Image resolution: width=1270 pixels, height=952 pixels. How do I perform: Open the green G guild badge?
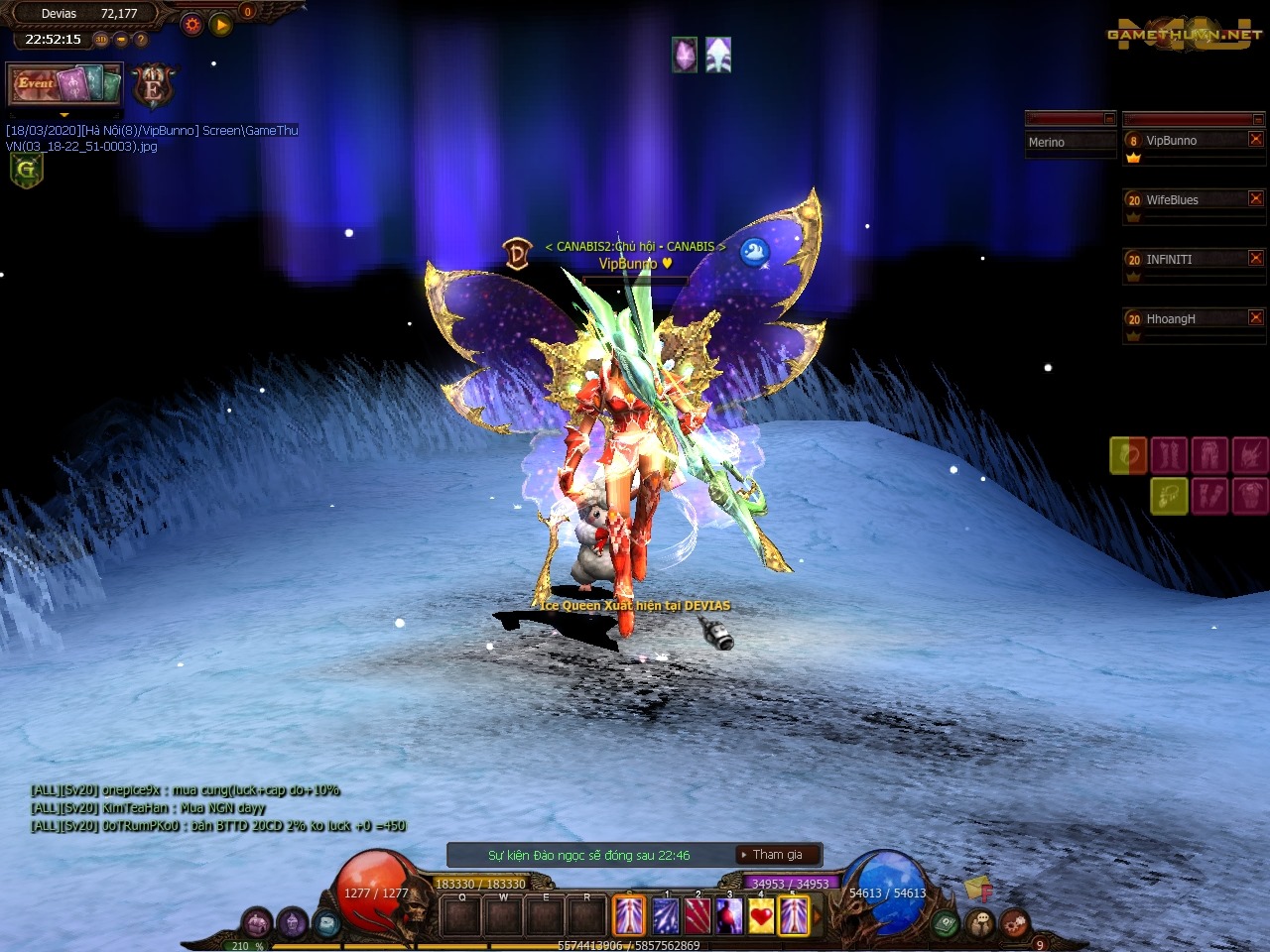pyautogui.click(x=26, y=170)
